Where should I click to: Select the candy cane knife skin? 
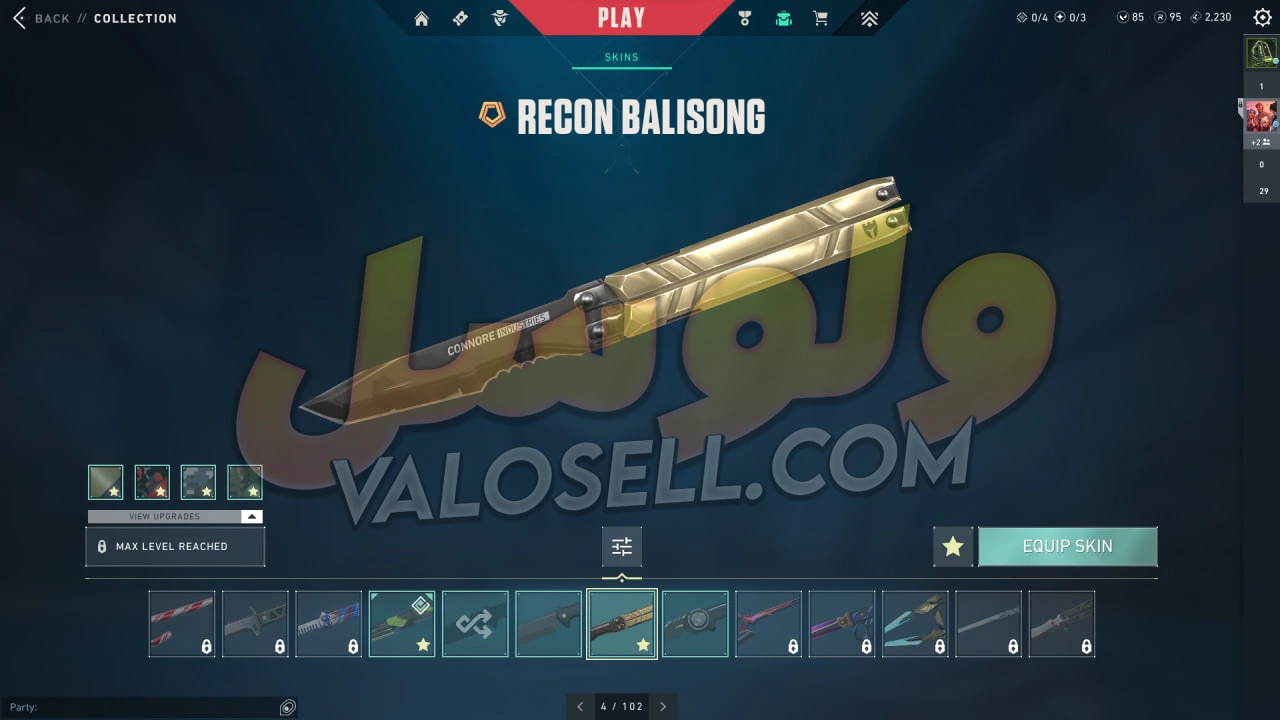(182, 624)
